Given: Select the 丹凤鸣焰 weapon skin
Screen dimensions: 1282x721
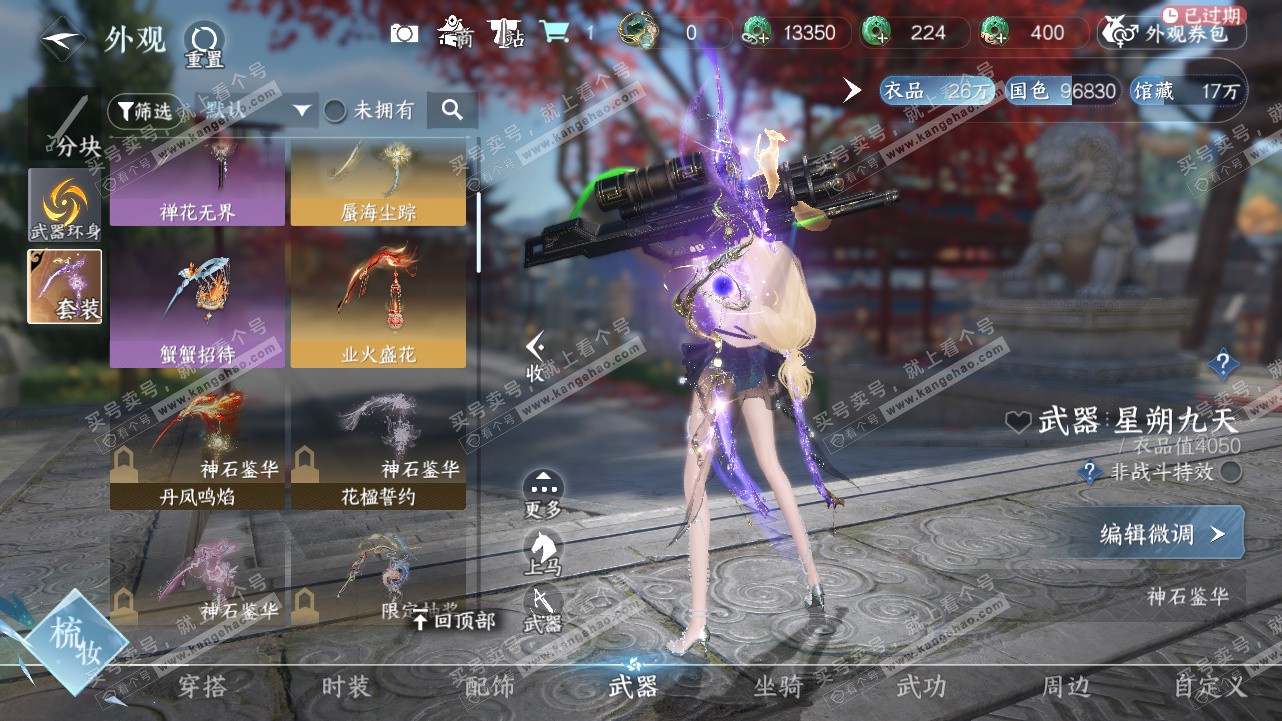Looking at the screenshot, I should (197, 450).
